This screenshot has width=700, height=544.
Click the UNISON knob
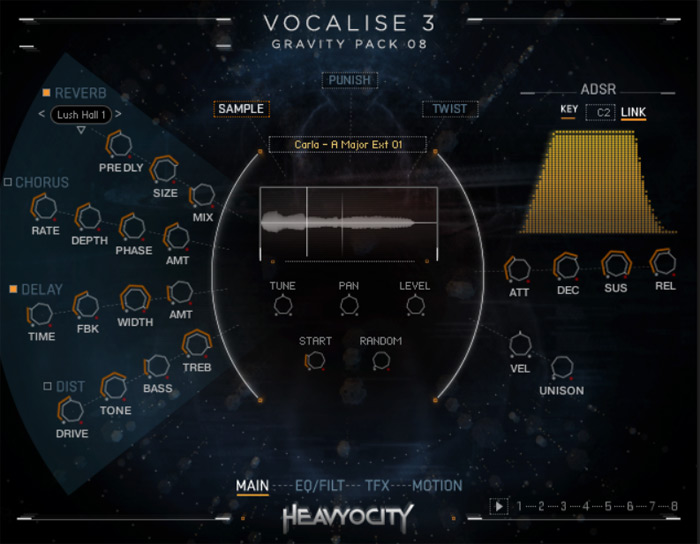[561, 368]
